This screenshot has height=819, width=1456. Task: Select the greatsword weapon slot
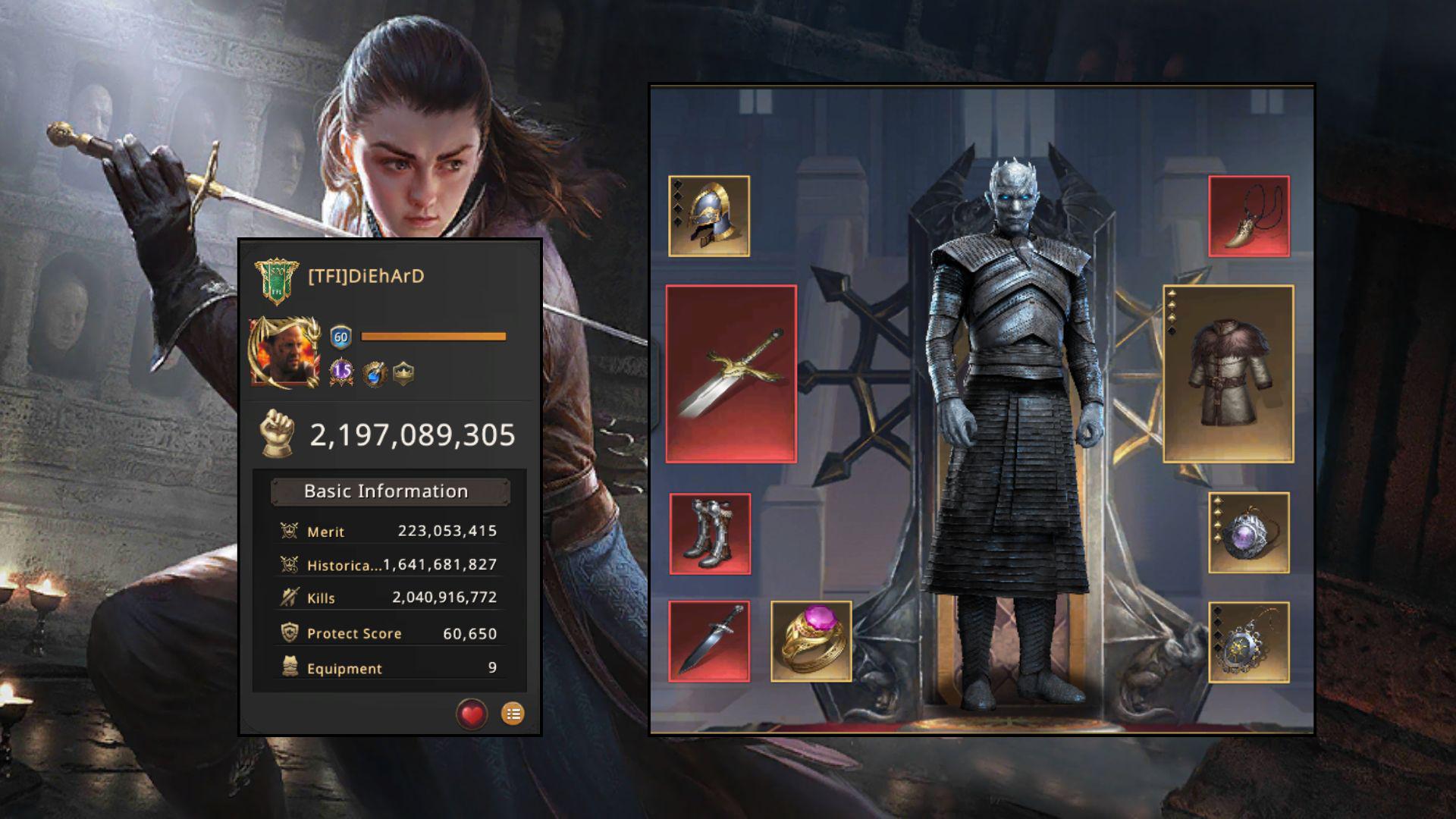coord(731,374)
